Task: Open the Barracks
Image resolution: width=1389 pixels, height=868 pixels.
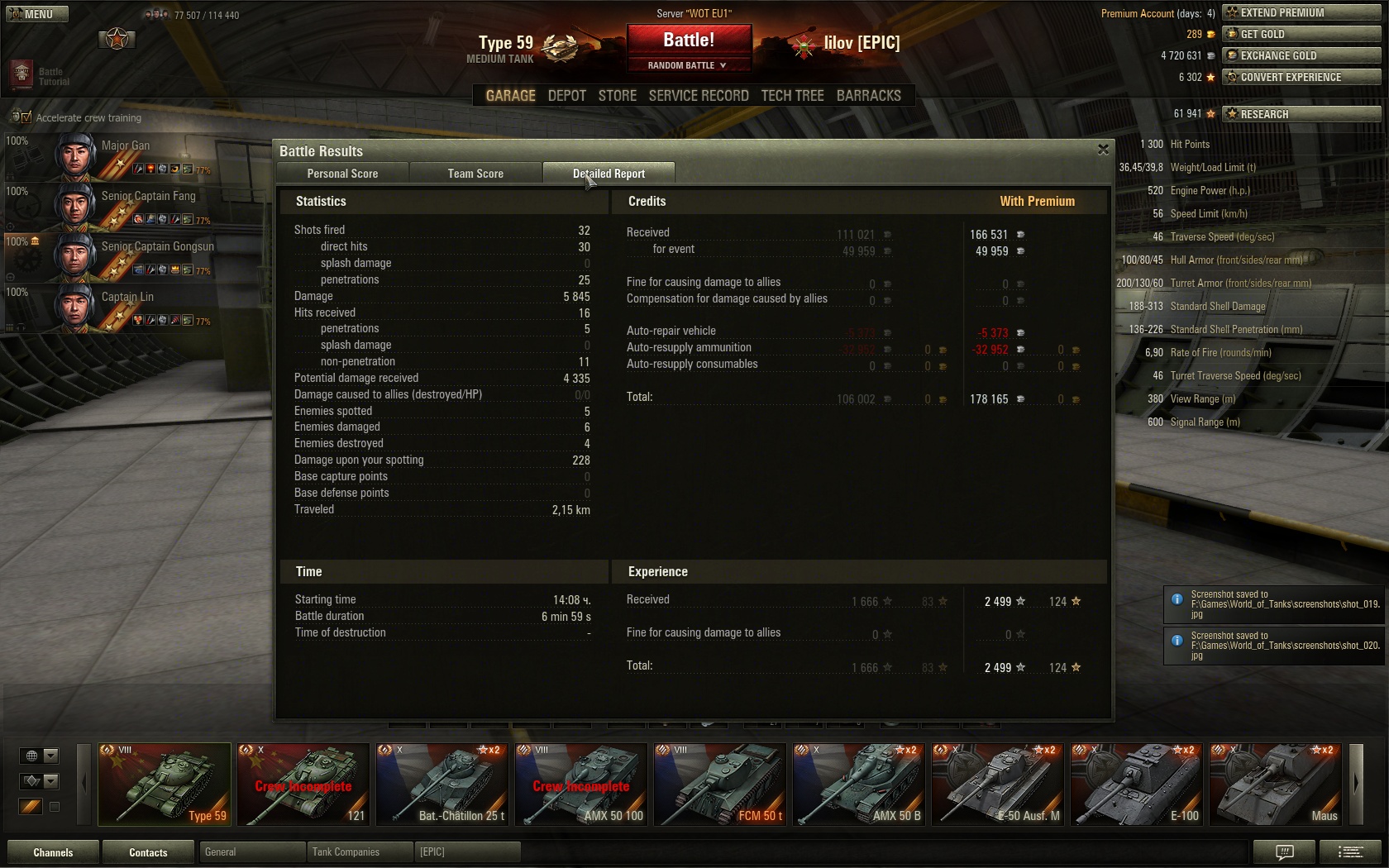Action: [868, 96]
